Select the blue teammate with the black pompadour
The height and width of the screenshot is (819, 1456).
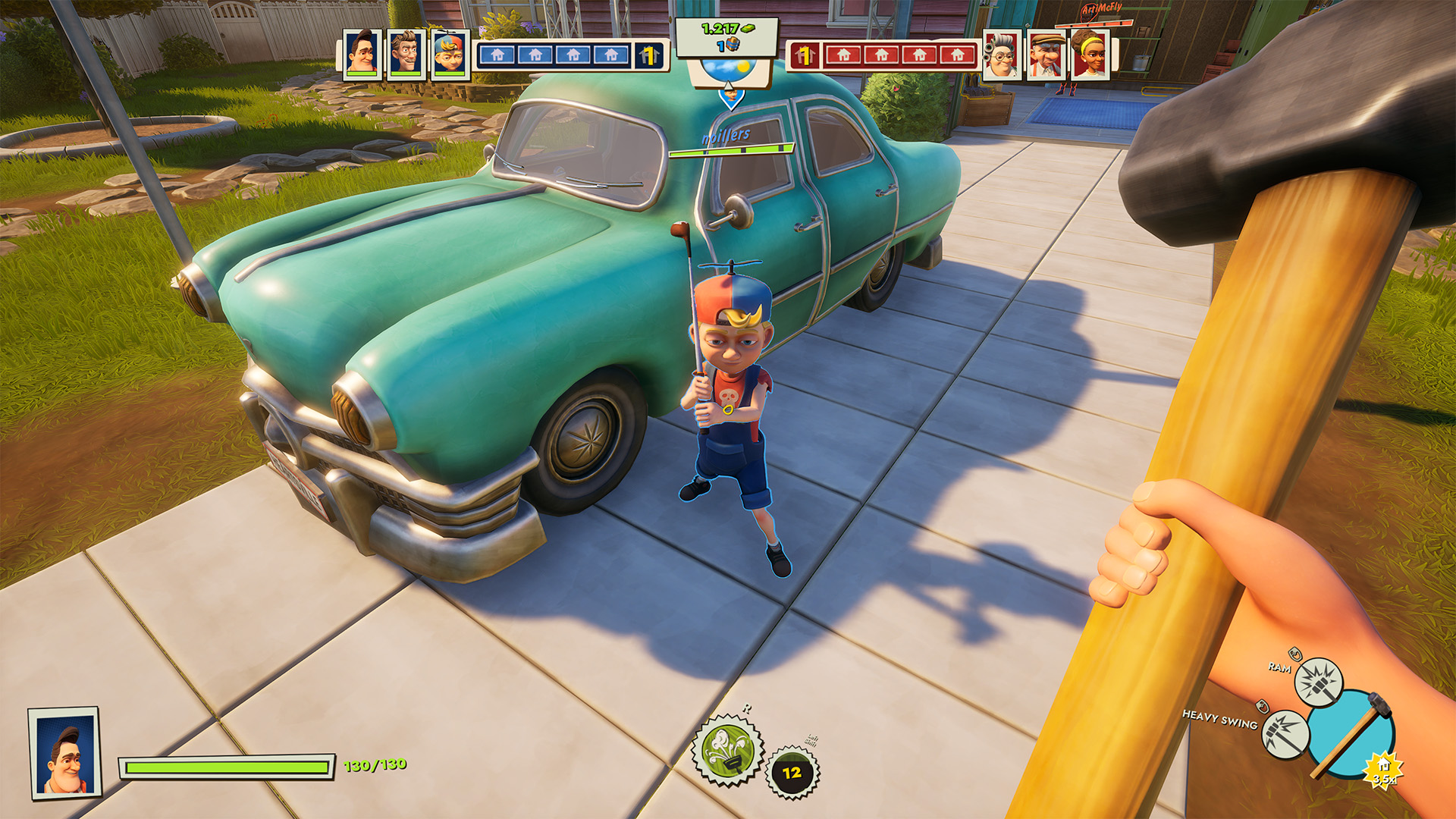(362, 55)
